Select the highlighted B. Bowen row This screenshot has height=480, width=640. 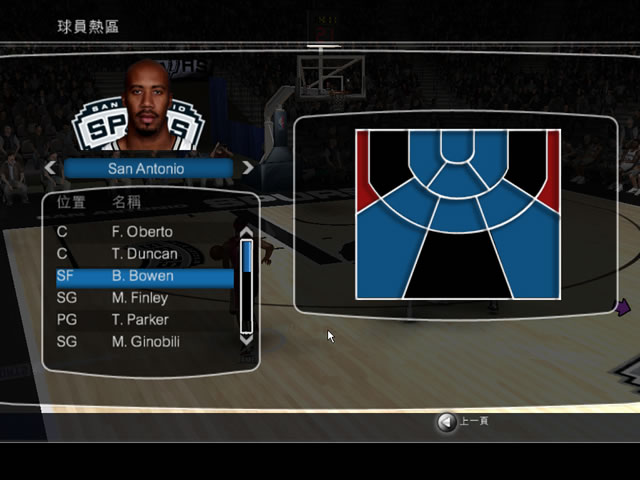point(145,276)
